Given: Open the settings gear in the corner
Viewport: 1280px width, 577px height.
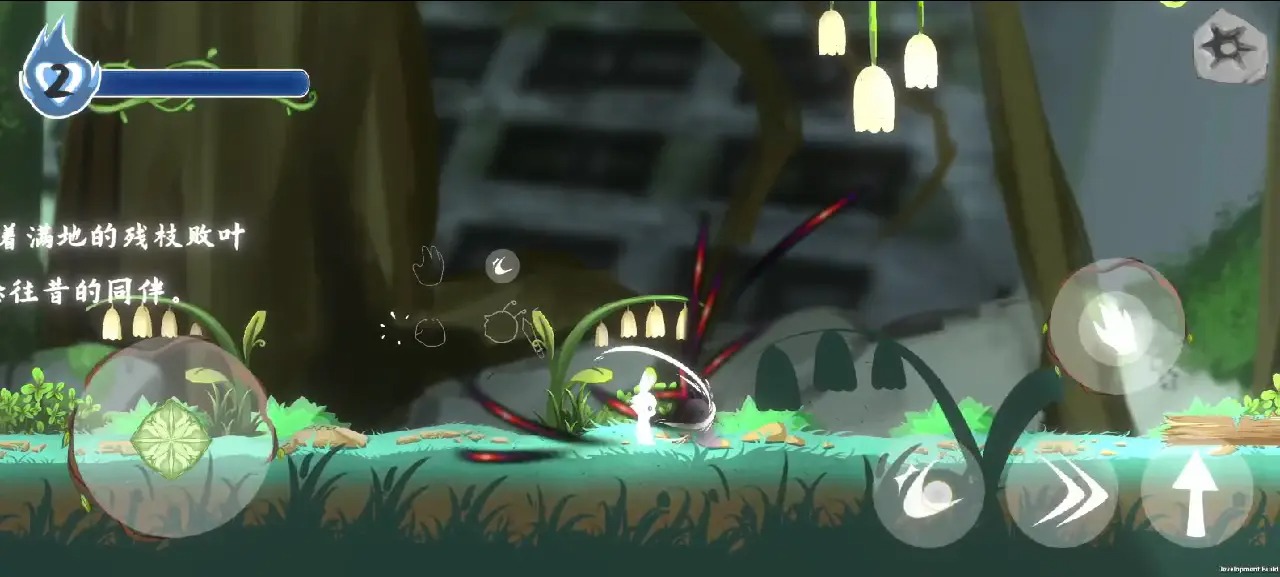Looking at the screenshot, I should click(x=1230, y=46).
